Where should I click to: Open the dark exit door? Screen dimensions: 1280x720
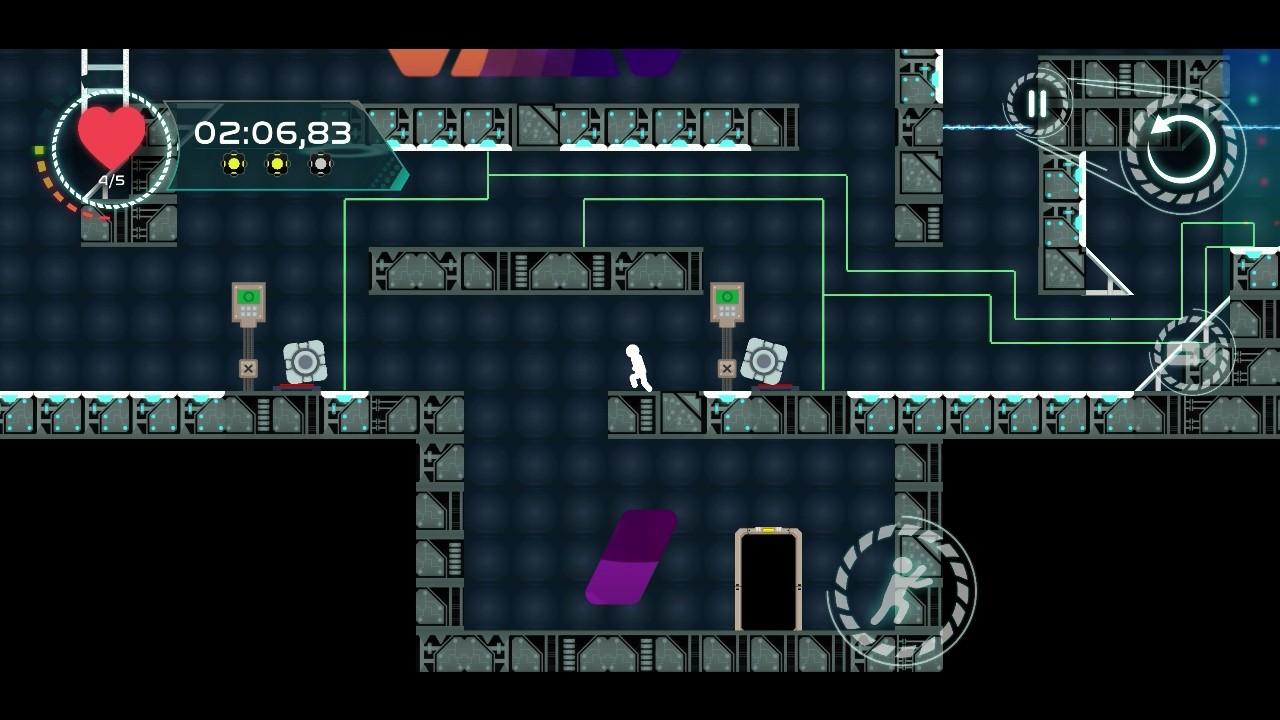click(x=768, y=580)
